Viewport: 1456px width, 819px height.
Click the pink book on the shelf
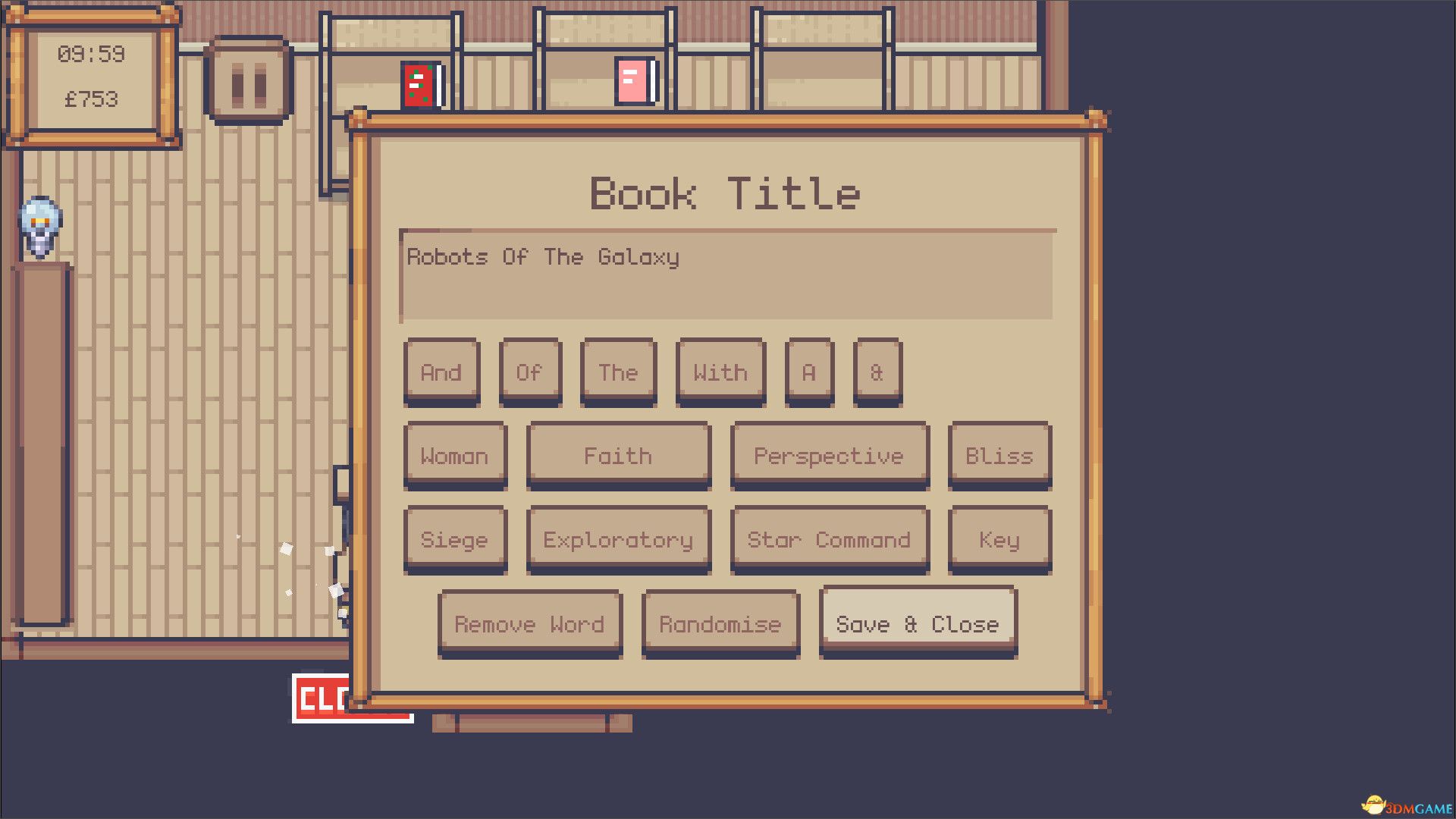tap(632, 79)
